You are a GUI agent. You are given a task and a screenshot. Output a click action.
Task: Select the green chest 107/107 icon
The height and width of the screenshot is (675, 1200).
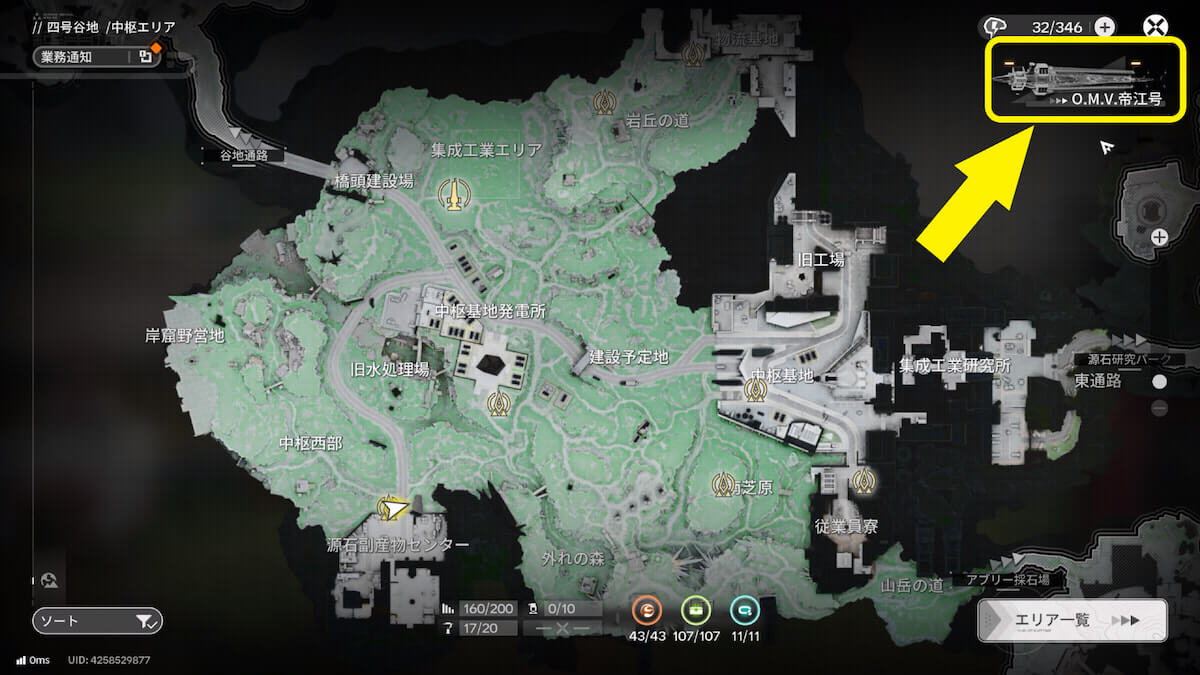696,610
